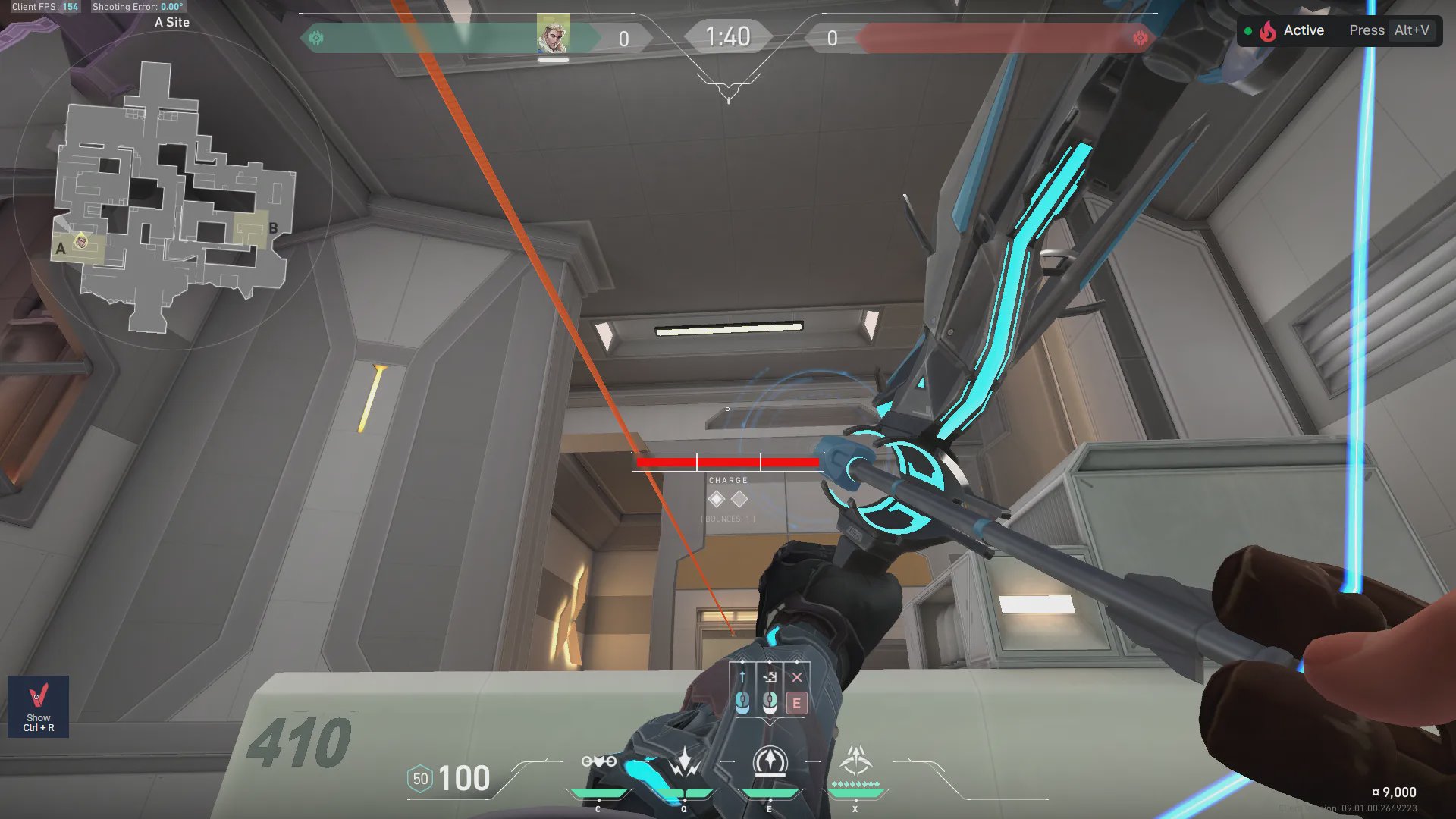Click the 50 shield armor icon
The height and width of the screenshot is (819, 1456).
pyautogui.click(x=420, y=779)
